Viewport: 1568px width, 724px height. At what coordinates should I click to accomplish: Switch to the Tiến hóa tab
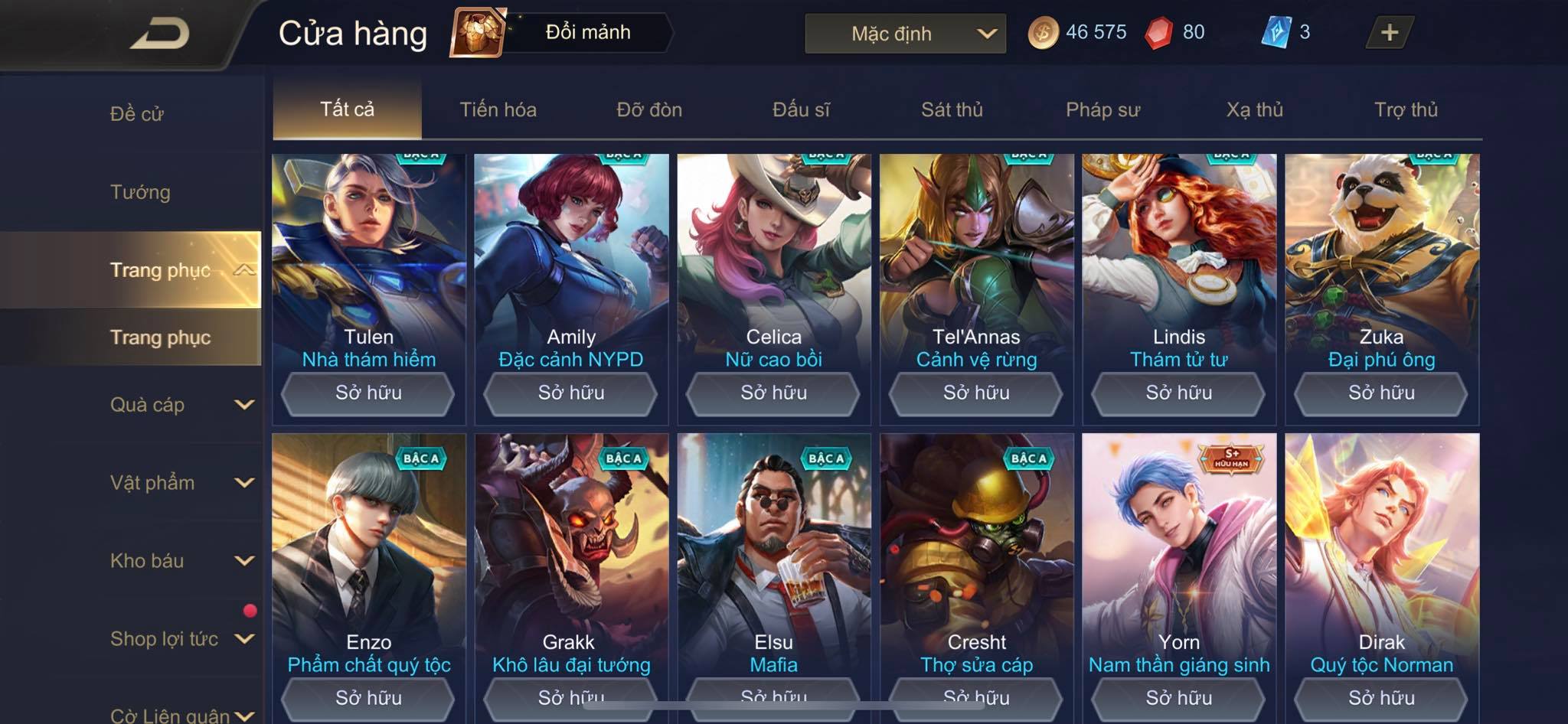498,109
